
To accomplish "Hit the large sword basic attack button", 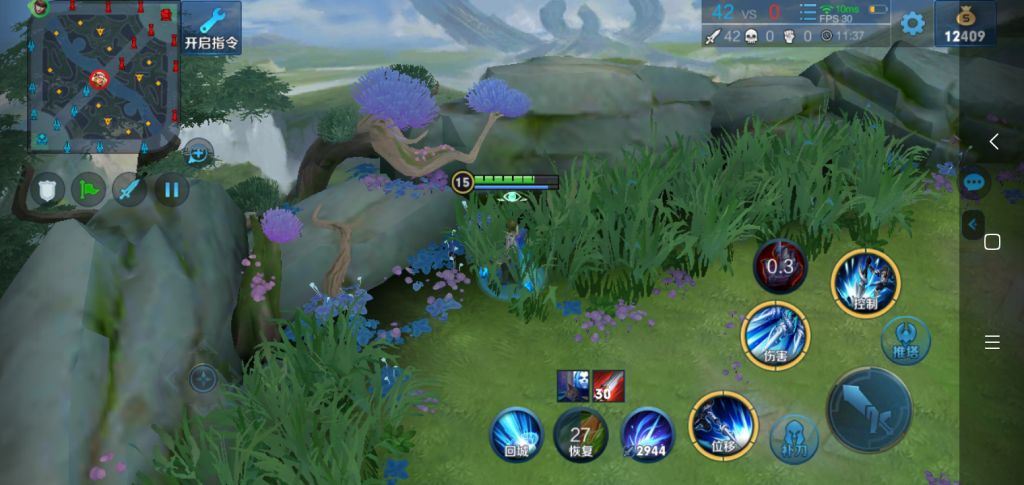I will pyautogui.click(x=868, y=410).
